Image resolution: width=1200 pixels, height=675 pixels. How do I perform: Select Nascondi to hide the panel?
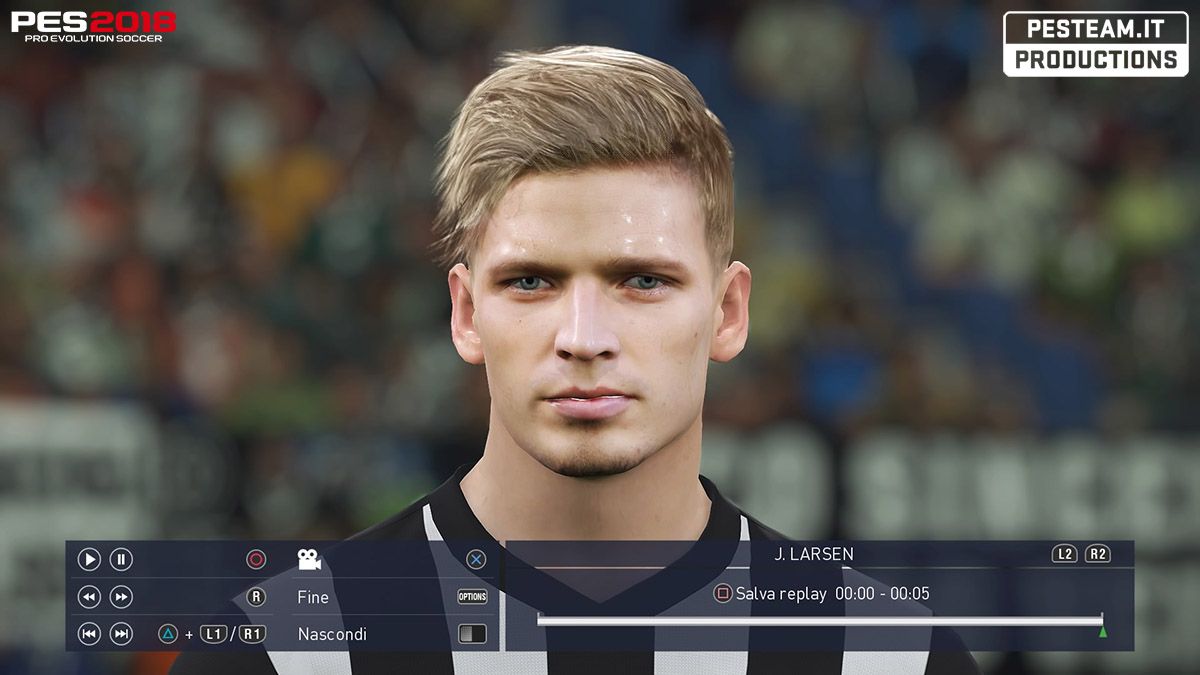point(332,634)
